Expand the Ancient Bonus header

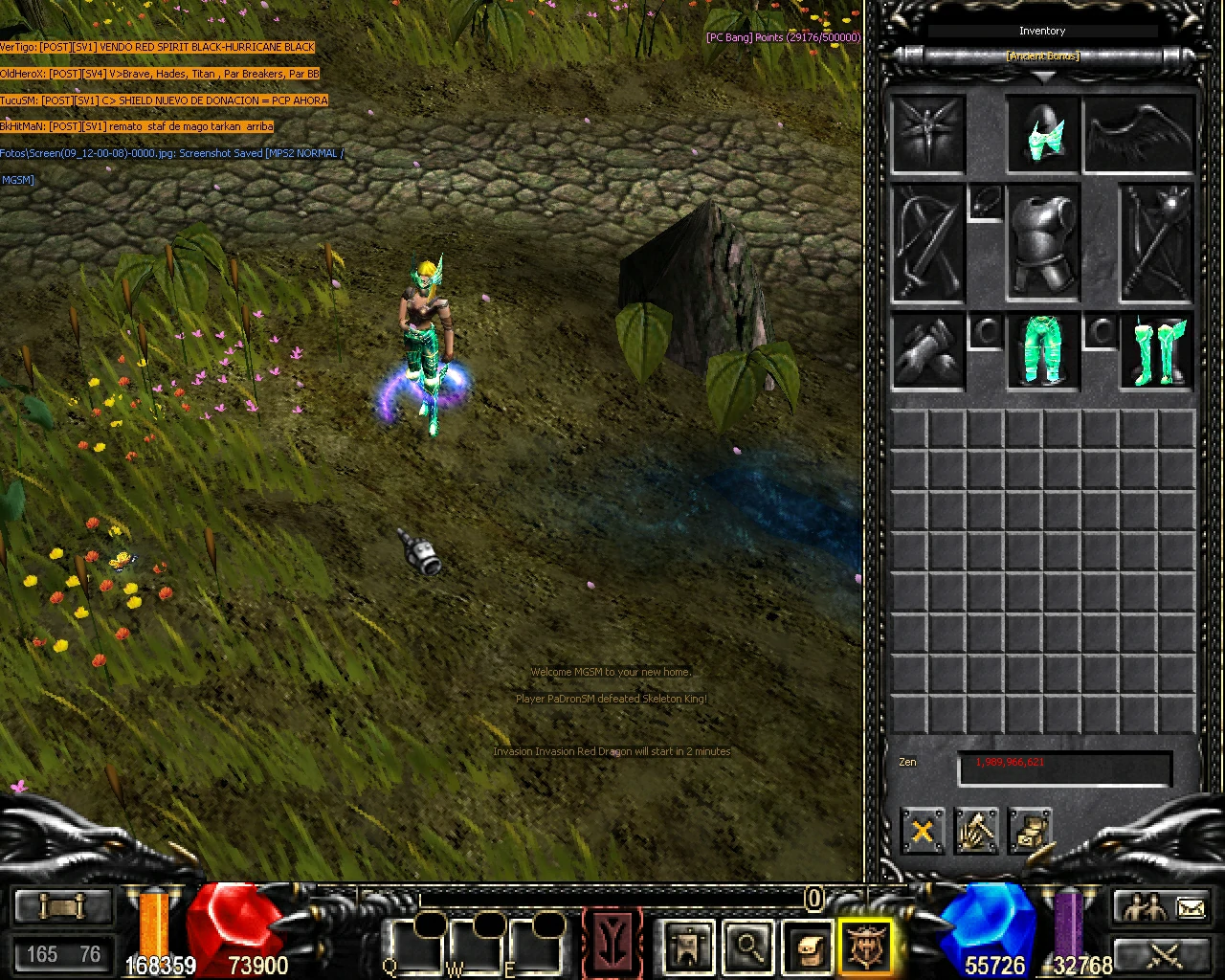(x=1042, y=55)
